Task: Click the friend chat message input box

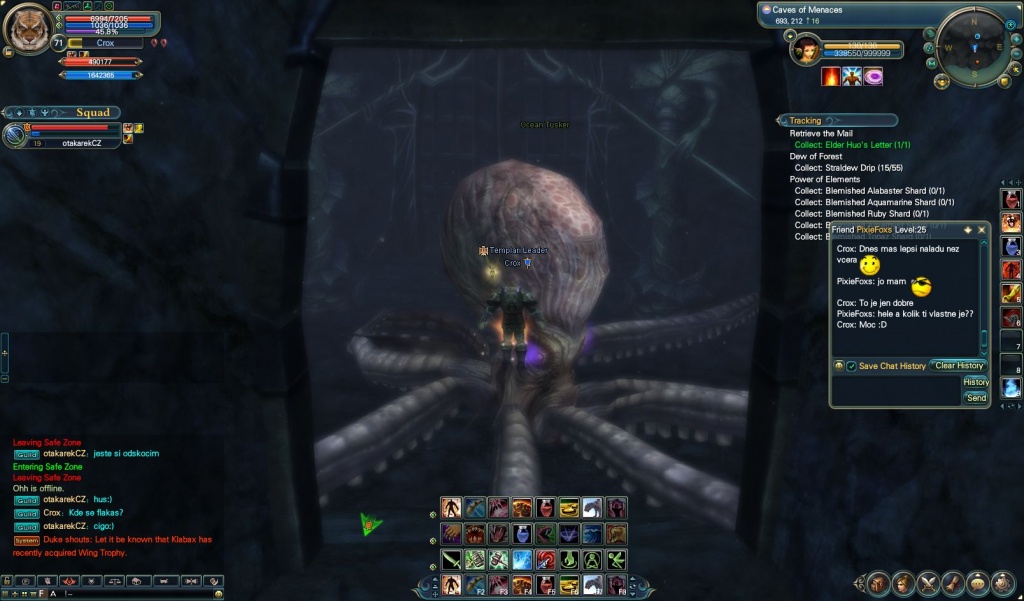Action: (x=895, y=391)
